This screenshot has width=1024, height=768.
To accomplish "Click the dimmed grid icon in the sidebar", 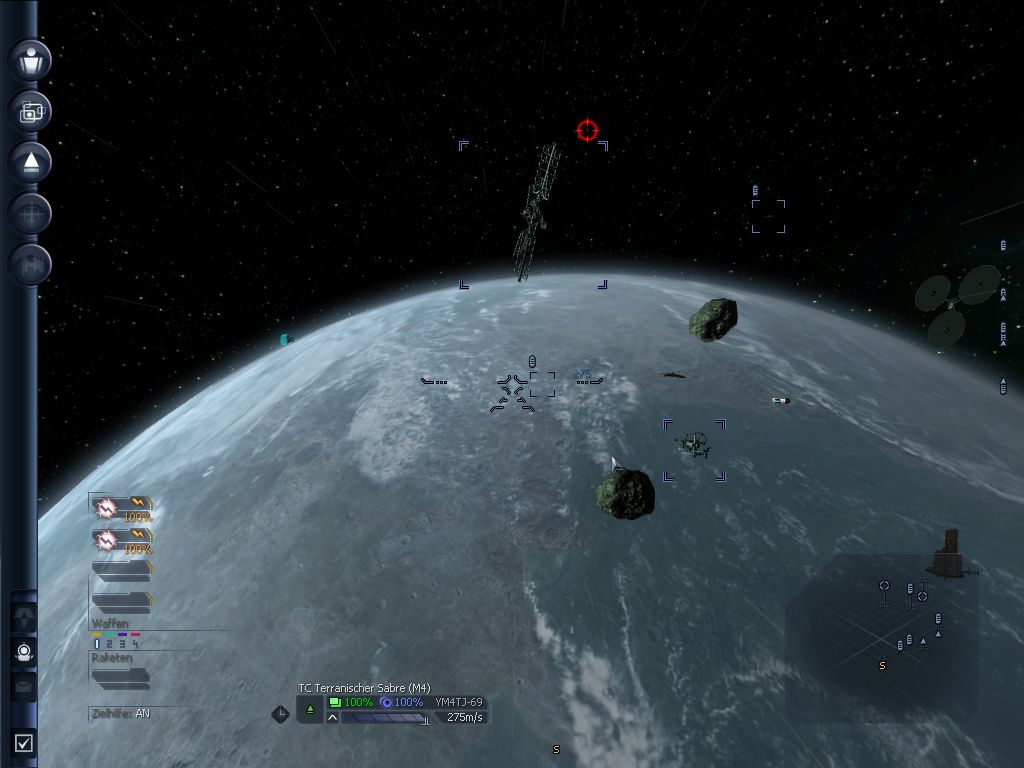I will point(31,213).
